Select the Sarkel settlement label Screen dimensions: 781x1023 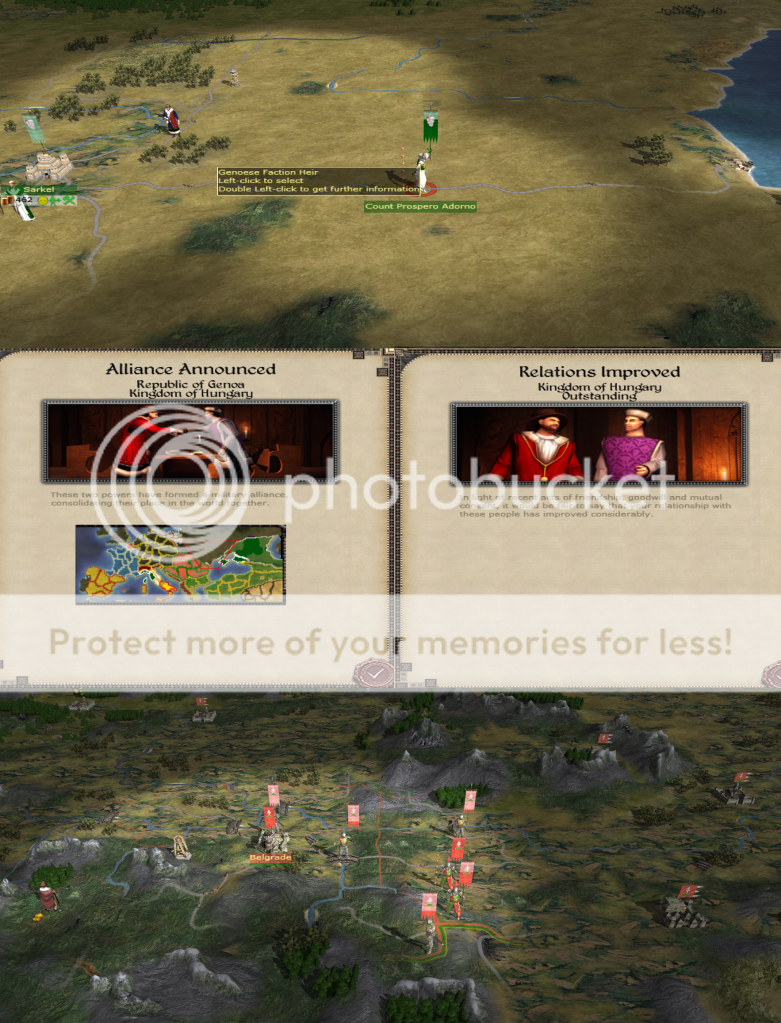[x=37, y=189]
